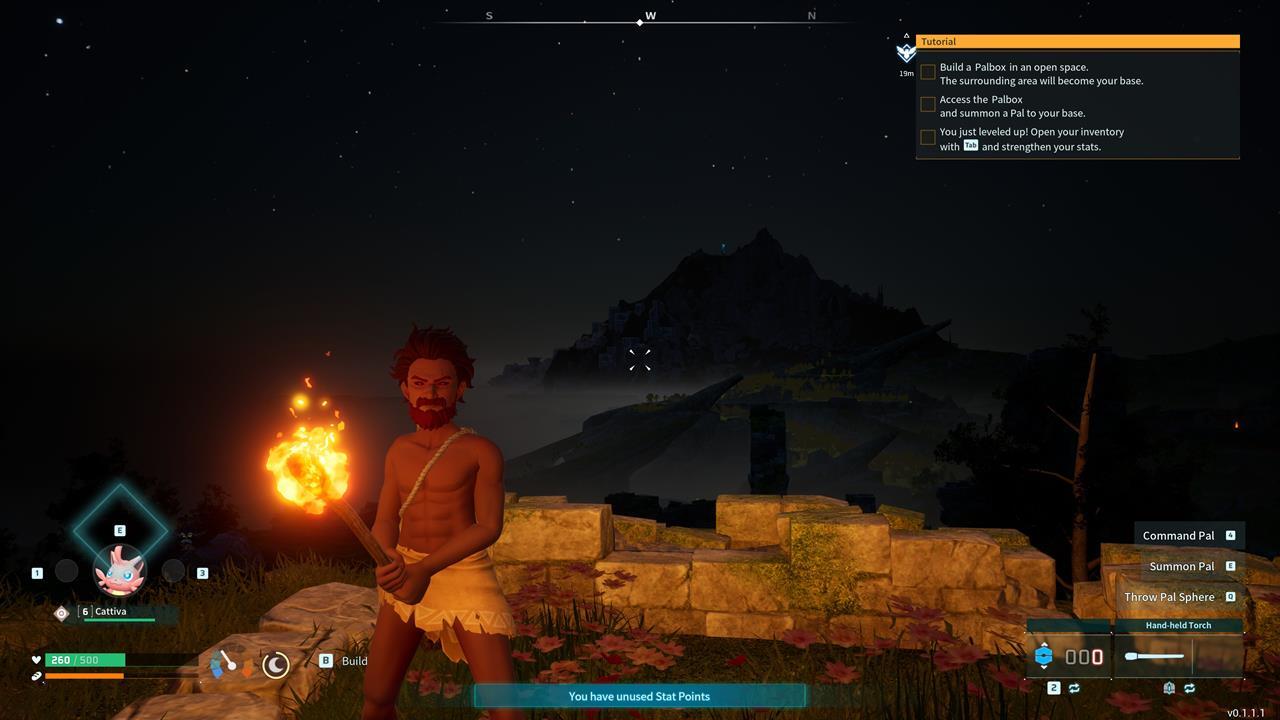The width and height of the screenshot is (1280, 720).
Task: Tick the Access the Palbox objective checkbox
Action: (928, 105)
